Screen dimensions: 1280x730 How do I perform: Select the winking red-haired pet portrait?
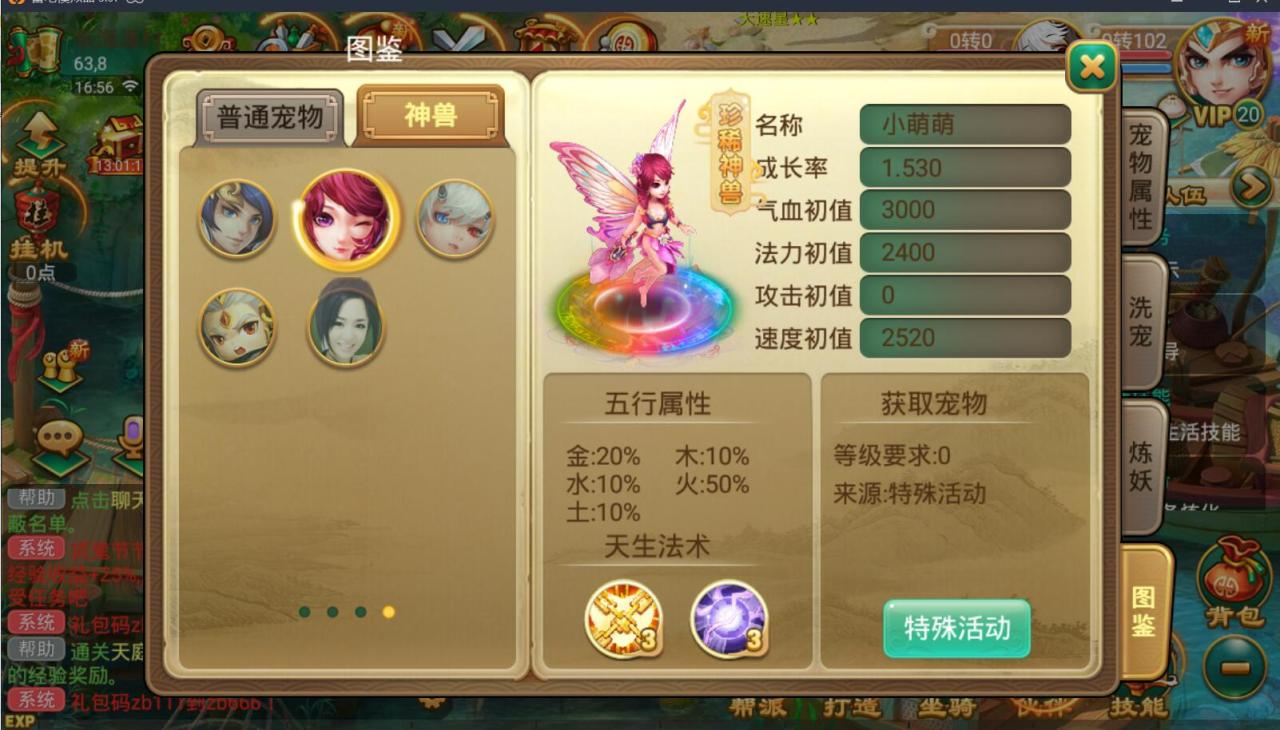point(345,218)
